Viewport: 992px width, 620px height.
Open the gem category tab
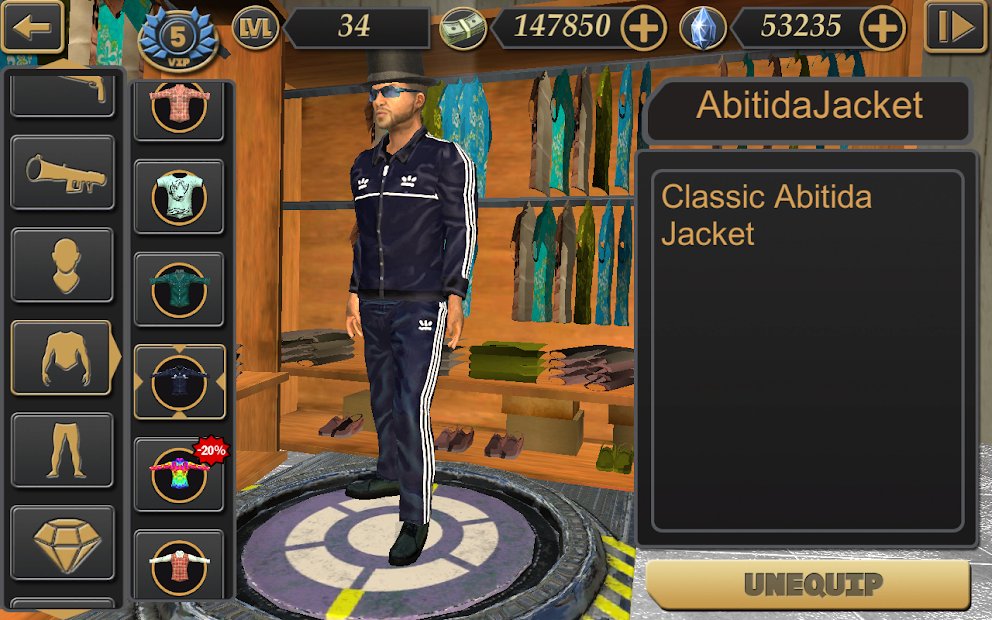coord(62,542)
